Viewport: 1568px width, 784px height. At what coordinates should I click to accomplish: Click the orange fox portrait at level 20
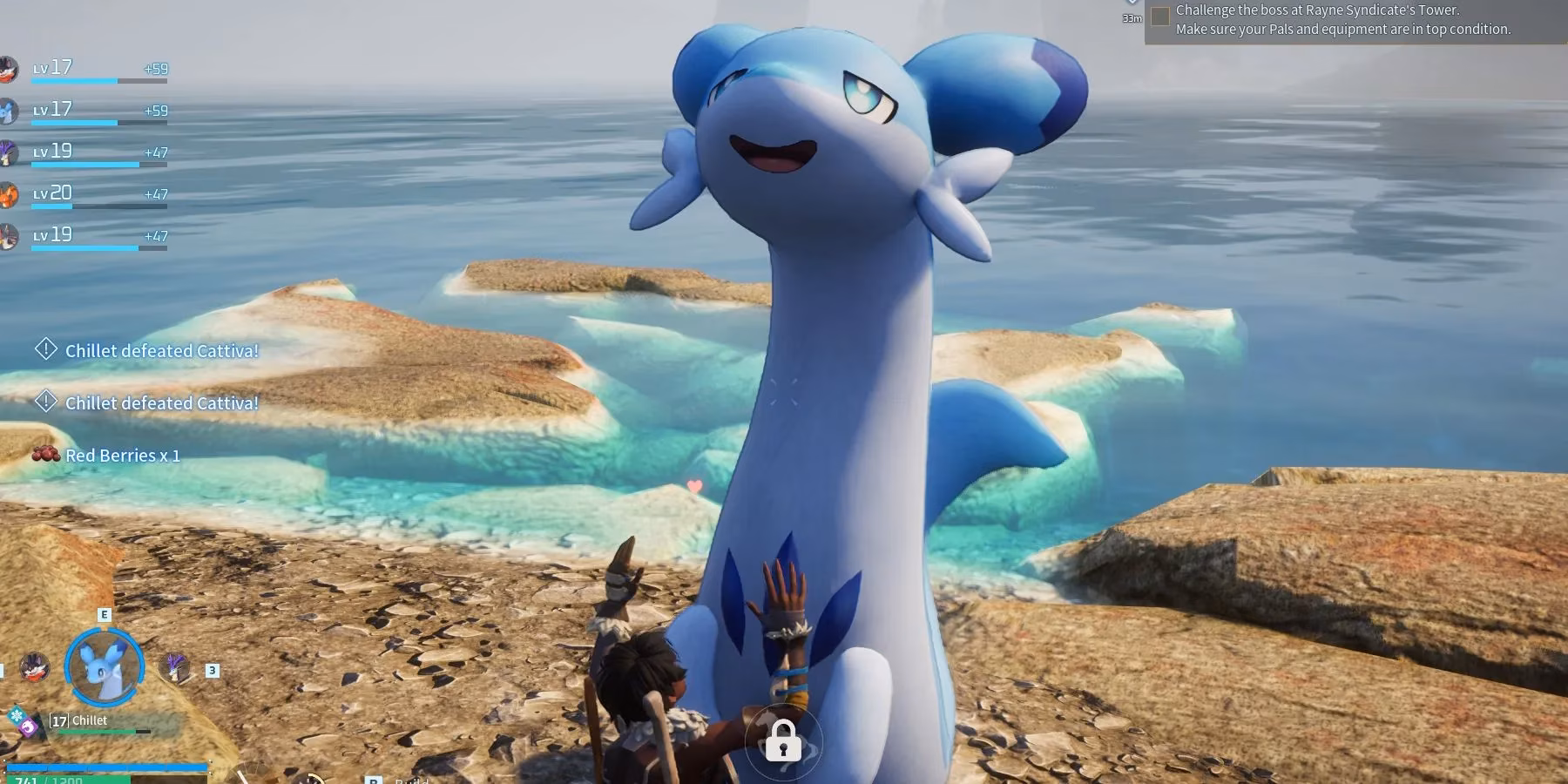pyautogui.click(x=8, y=194)
